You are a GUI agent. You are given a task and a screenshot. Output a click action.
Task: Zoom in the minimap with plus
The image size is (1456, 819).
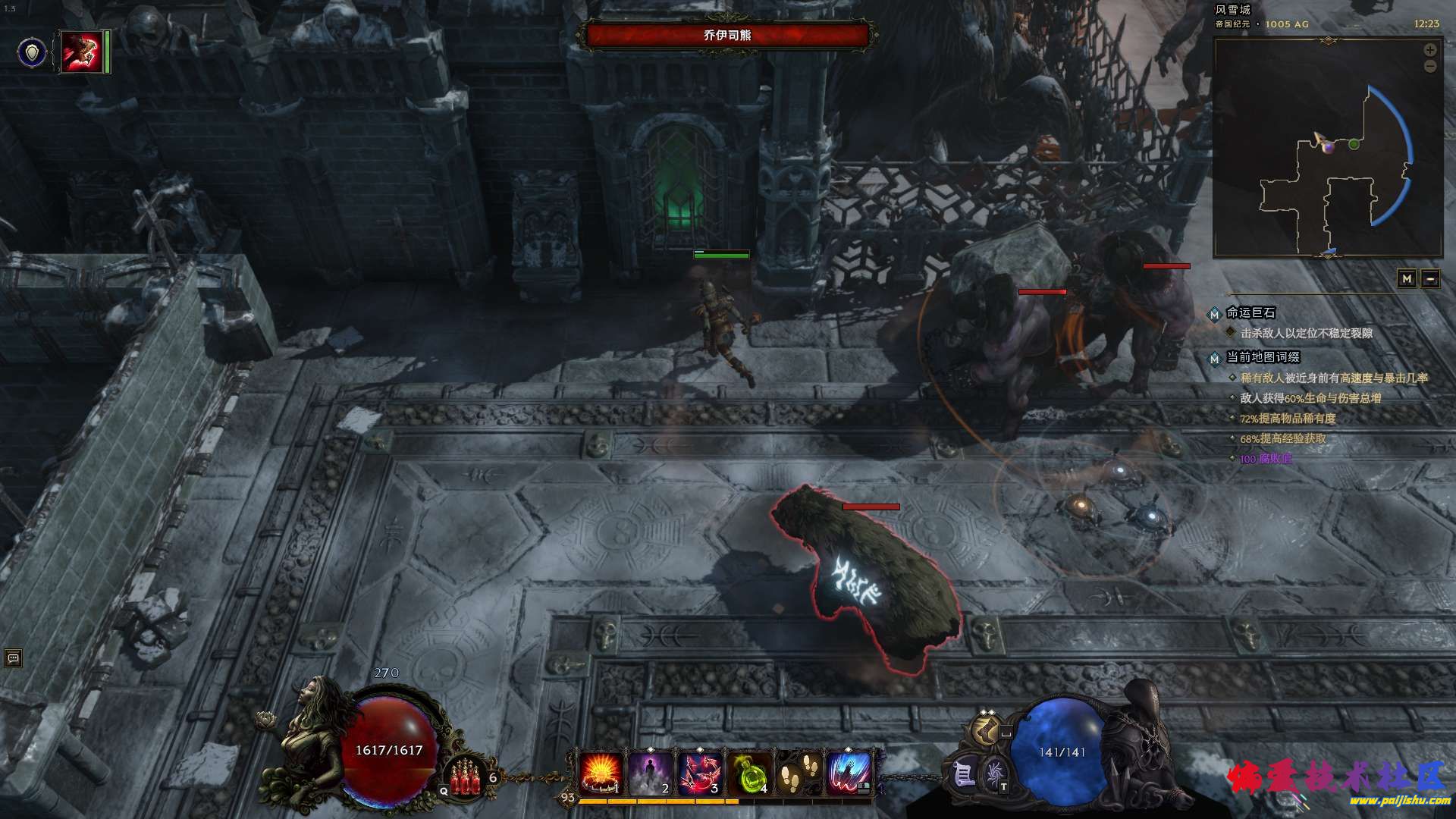click(x=1430, y=50)
